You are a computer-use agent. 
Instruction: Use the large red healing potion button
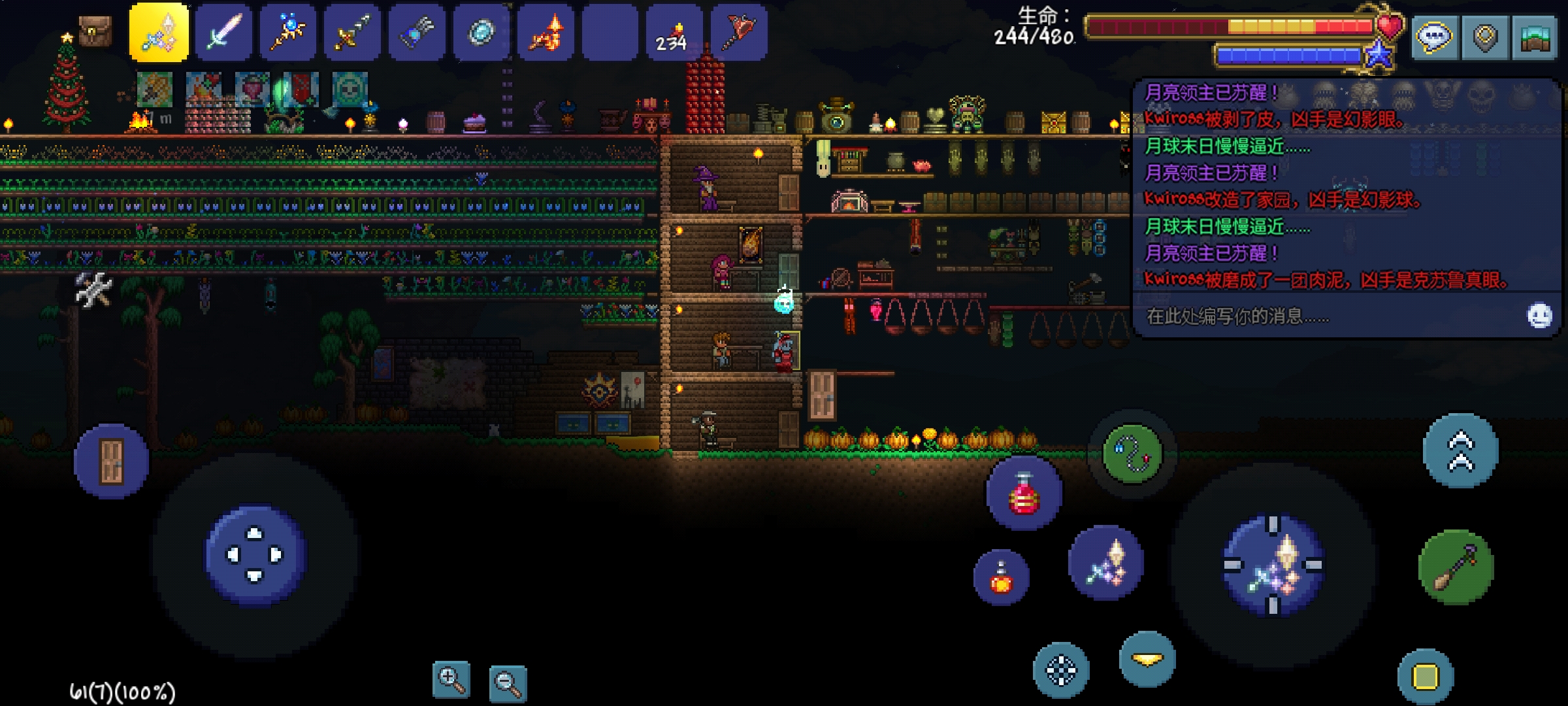pyautogui.click(x=1024, y=493)
